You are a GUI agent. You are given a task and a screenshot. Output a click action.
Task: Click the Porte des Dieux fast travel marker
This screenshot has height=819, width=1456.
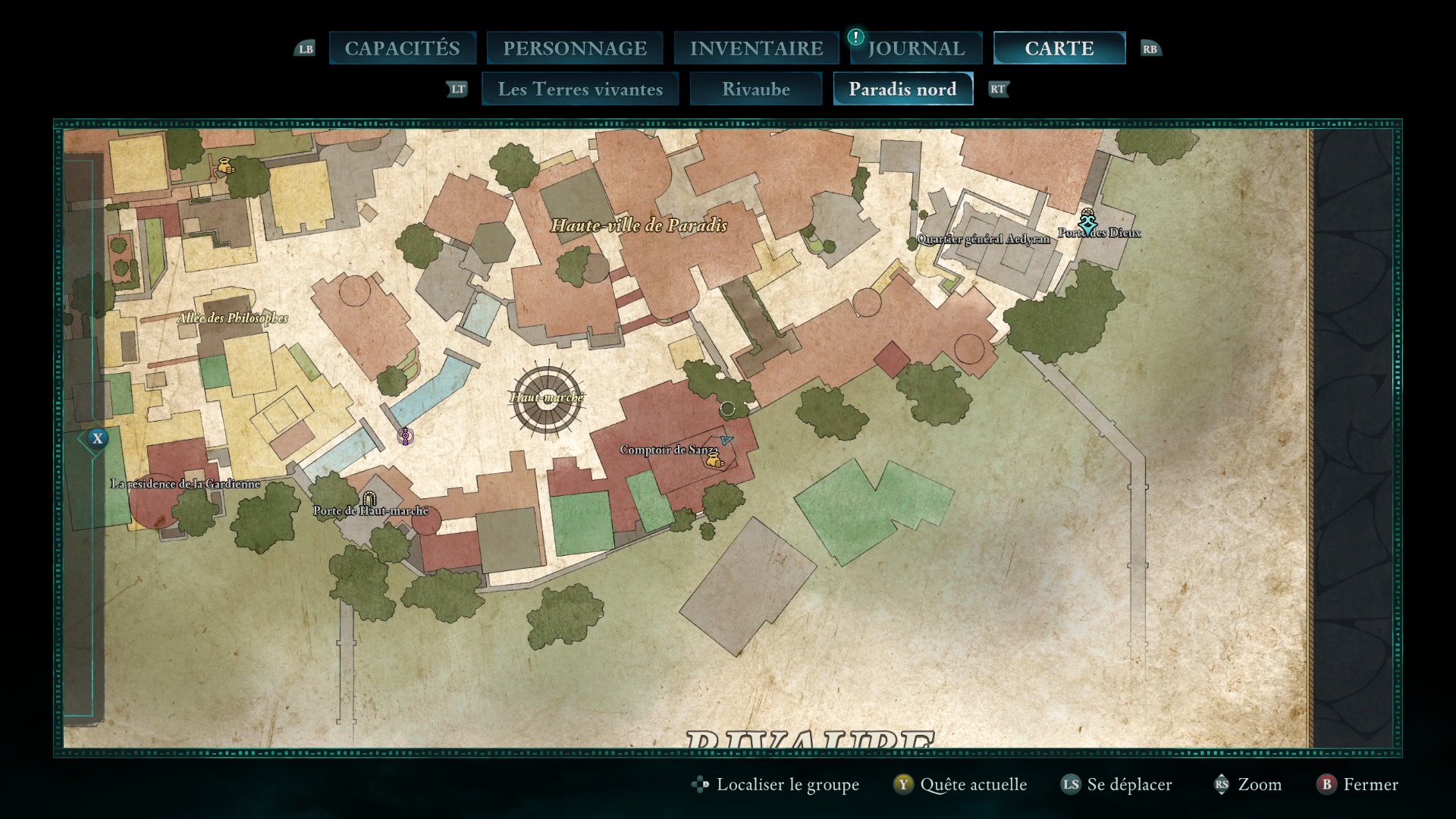click(x=1089, y=222)
